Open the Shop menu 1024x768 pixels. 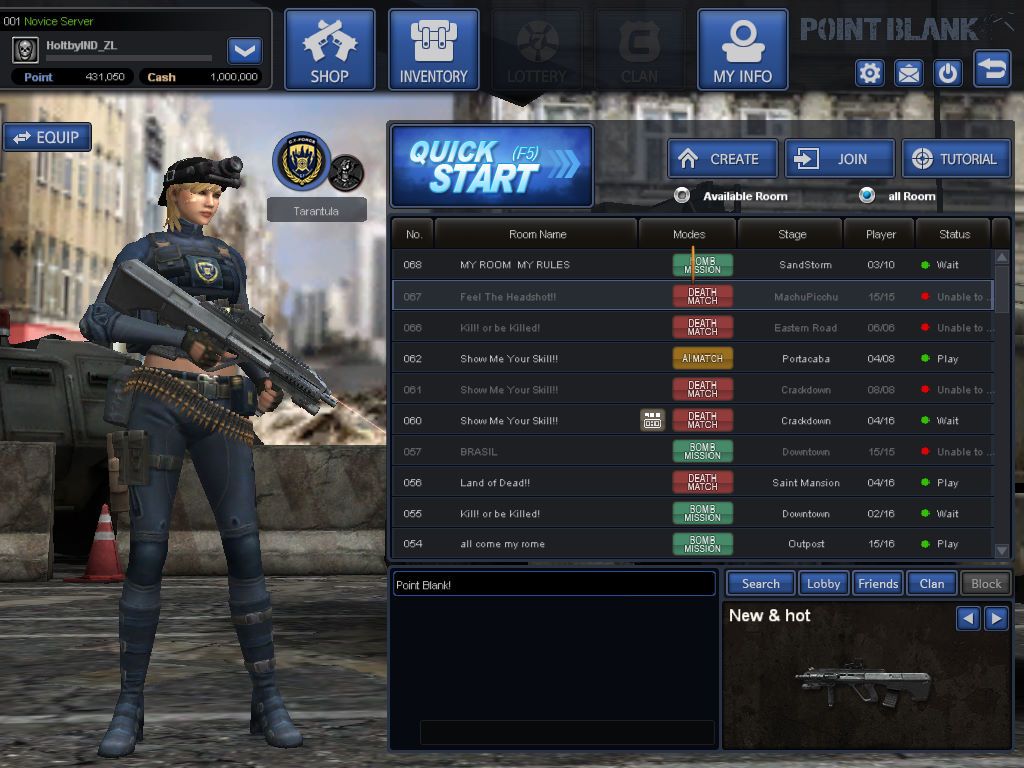[x=329, y=50]
